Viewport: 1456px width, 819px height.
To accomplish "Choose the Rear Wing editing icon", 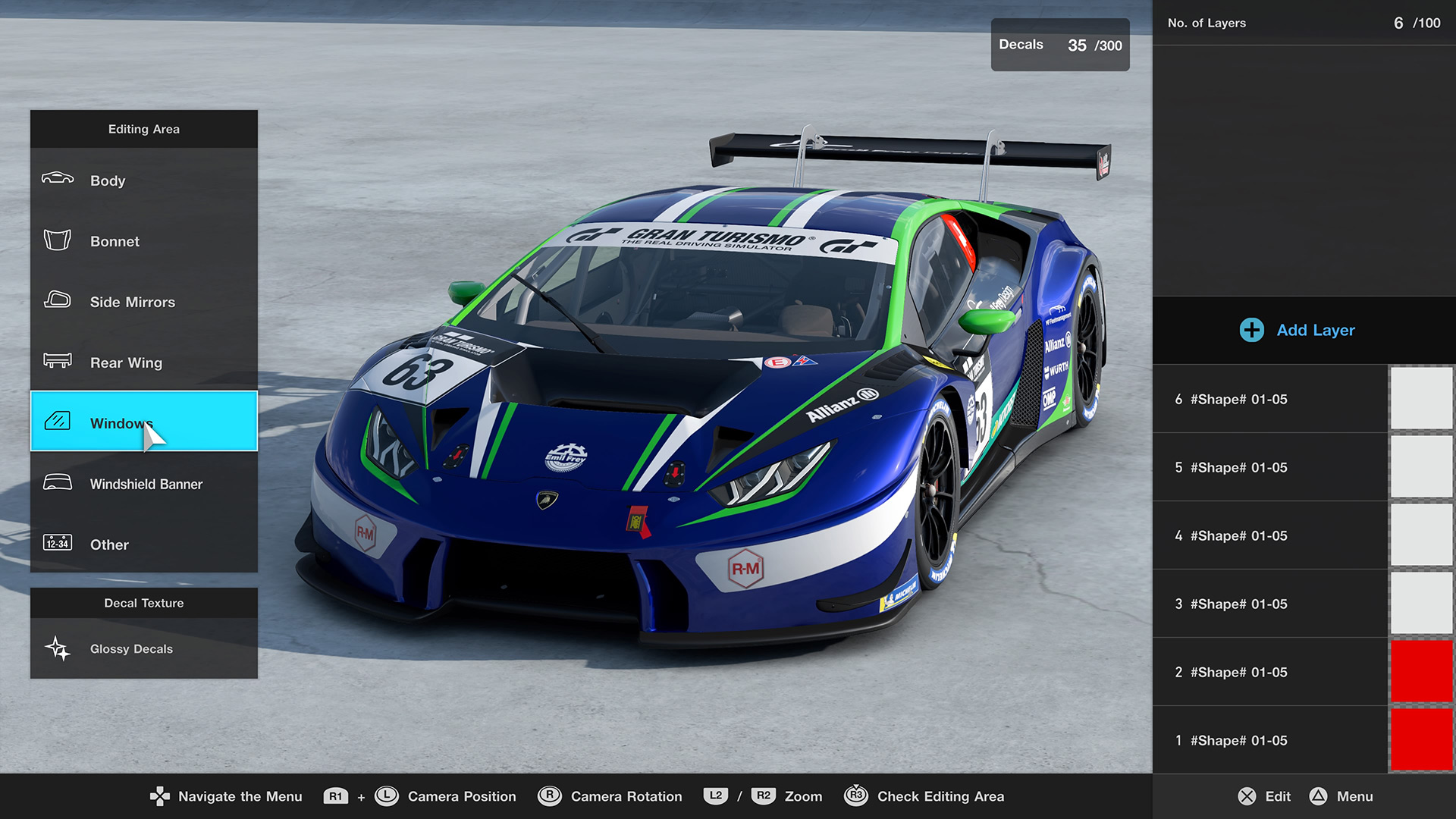I will pos(58,362).
